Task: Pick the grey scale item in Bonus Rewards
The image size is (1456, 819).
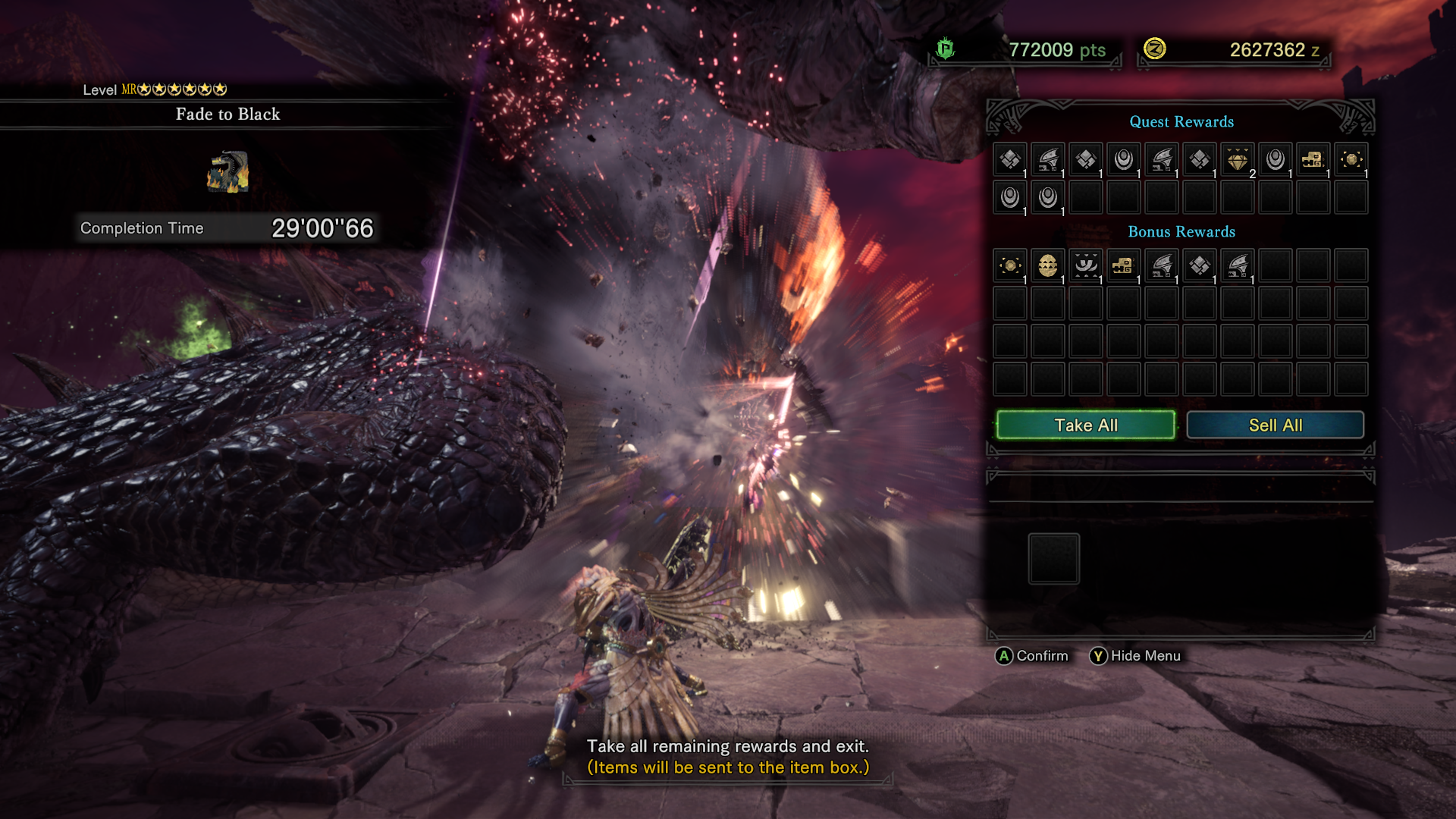Action: tap(1200, 266)
